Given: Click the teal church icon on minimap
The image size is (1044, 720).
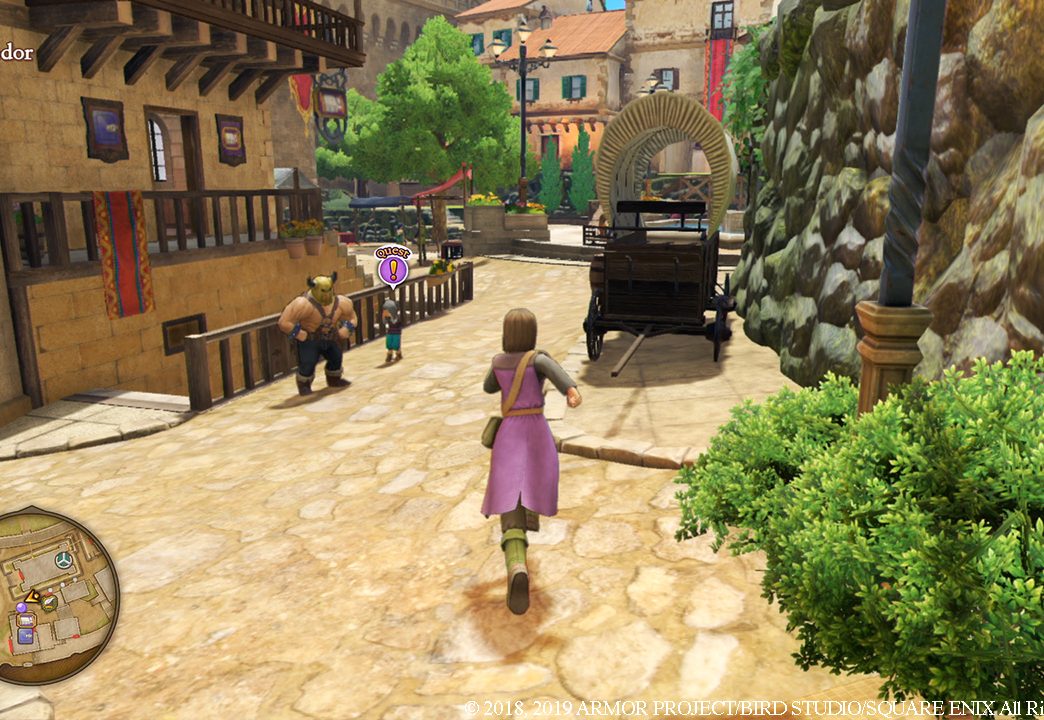Looking at the screenshot, I should [64, 560].
